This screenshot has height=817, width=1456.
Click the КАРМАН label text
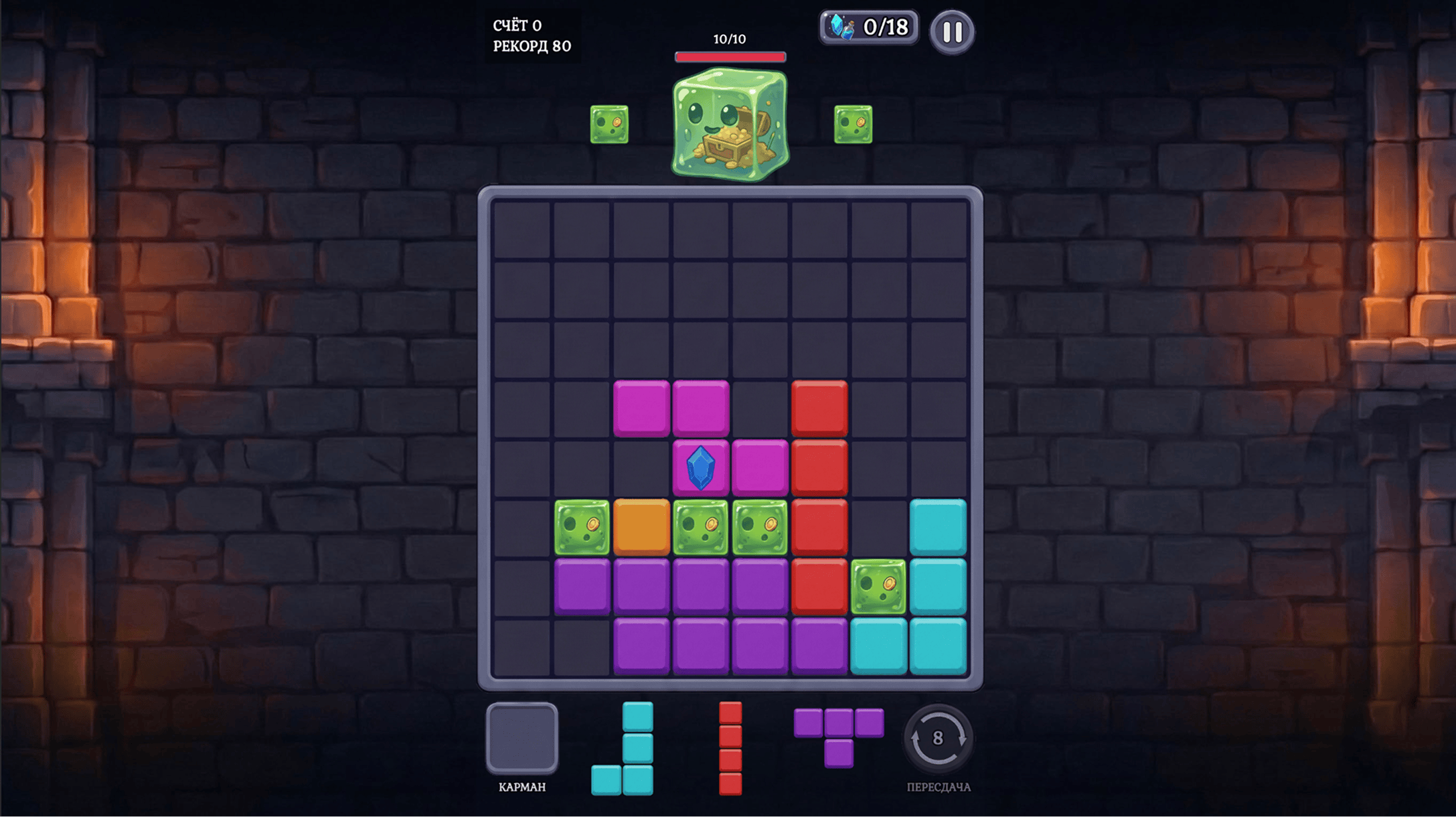523,787
